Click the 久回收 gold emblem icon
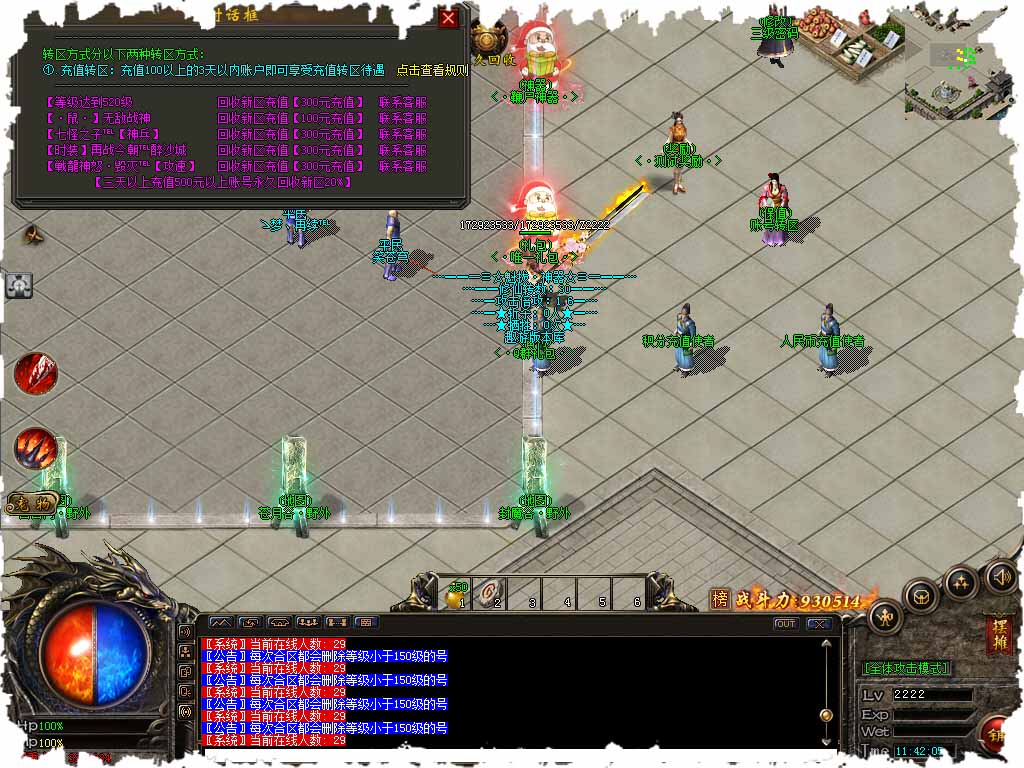The image size is (1024, 768). [487, 39]
